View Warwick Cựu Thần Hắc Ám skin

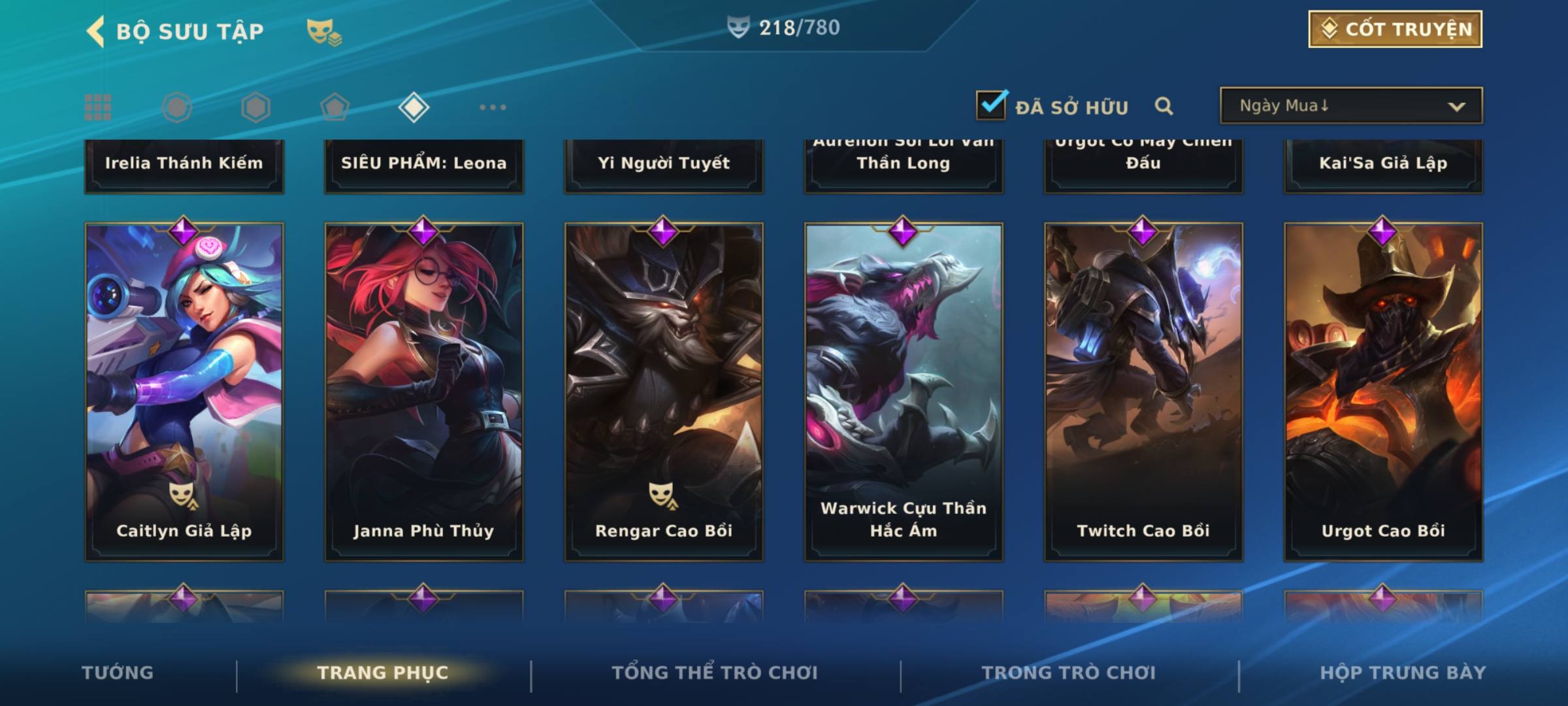tap(904, 391)
